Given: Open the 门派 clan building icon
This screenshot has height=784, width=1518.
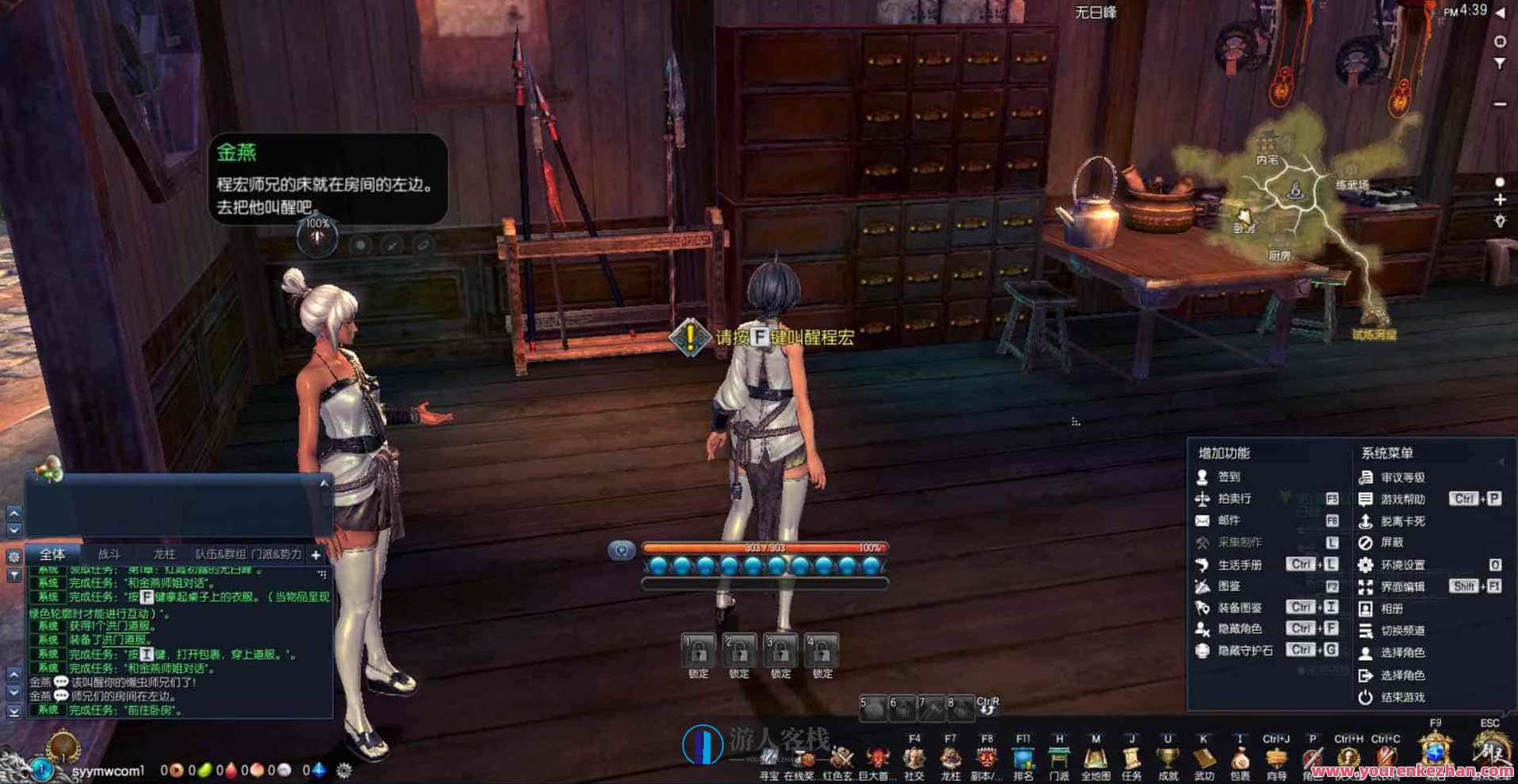Looking at the screenshot, I should coord(1058,756).
